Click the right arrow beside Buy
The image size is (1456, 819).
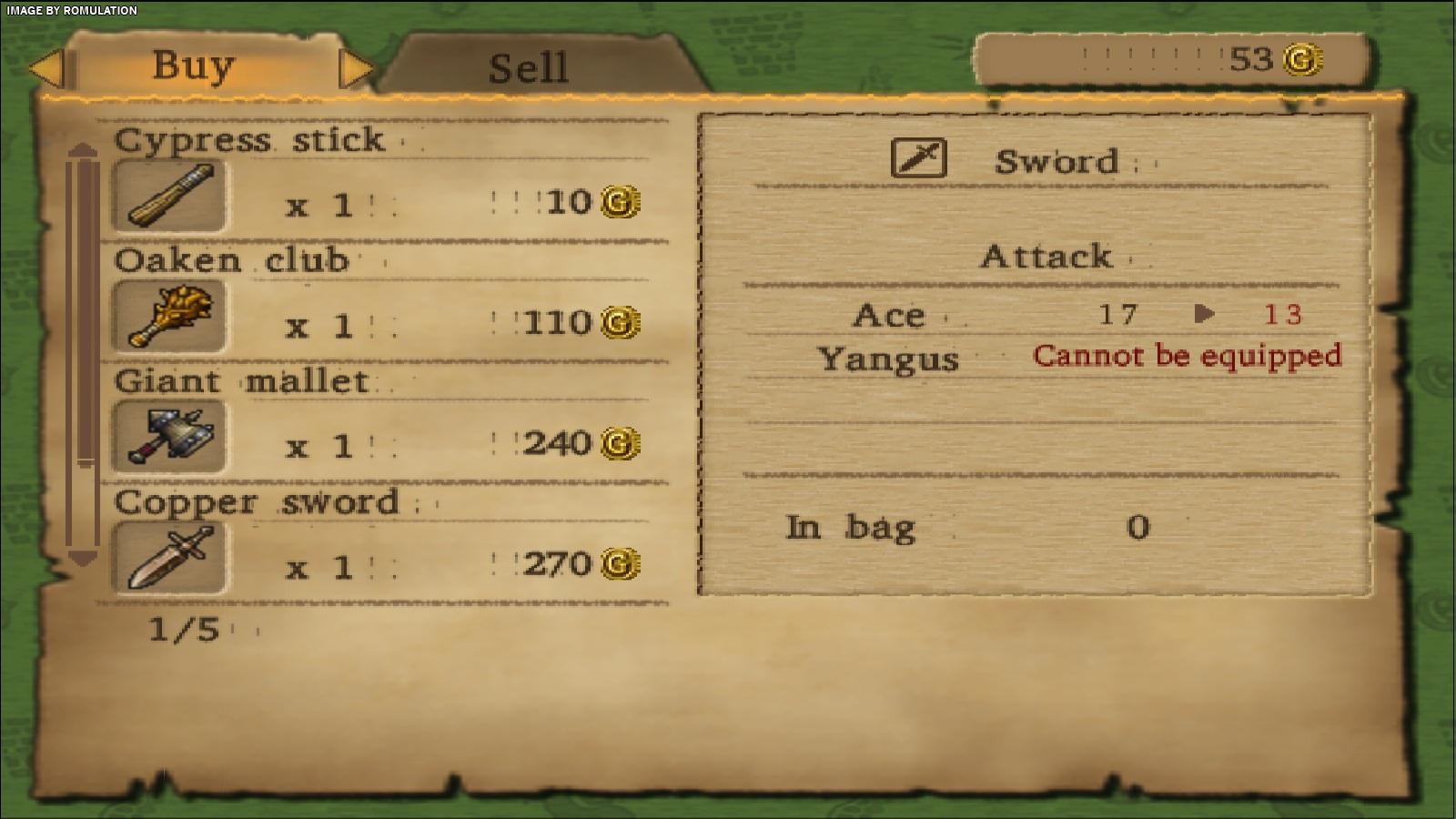tap(356, 68)
